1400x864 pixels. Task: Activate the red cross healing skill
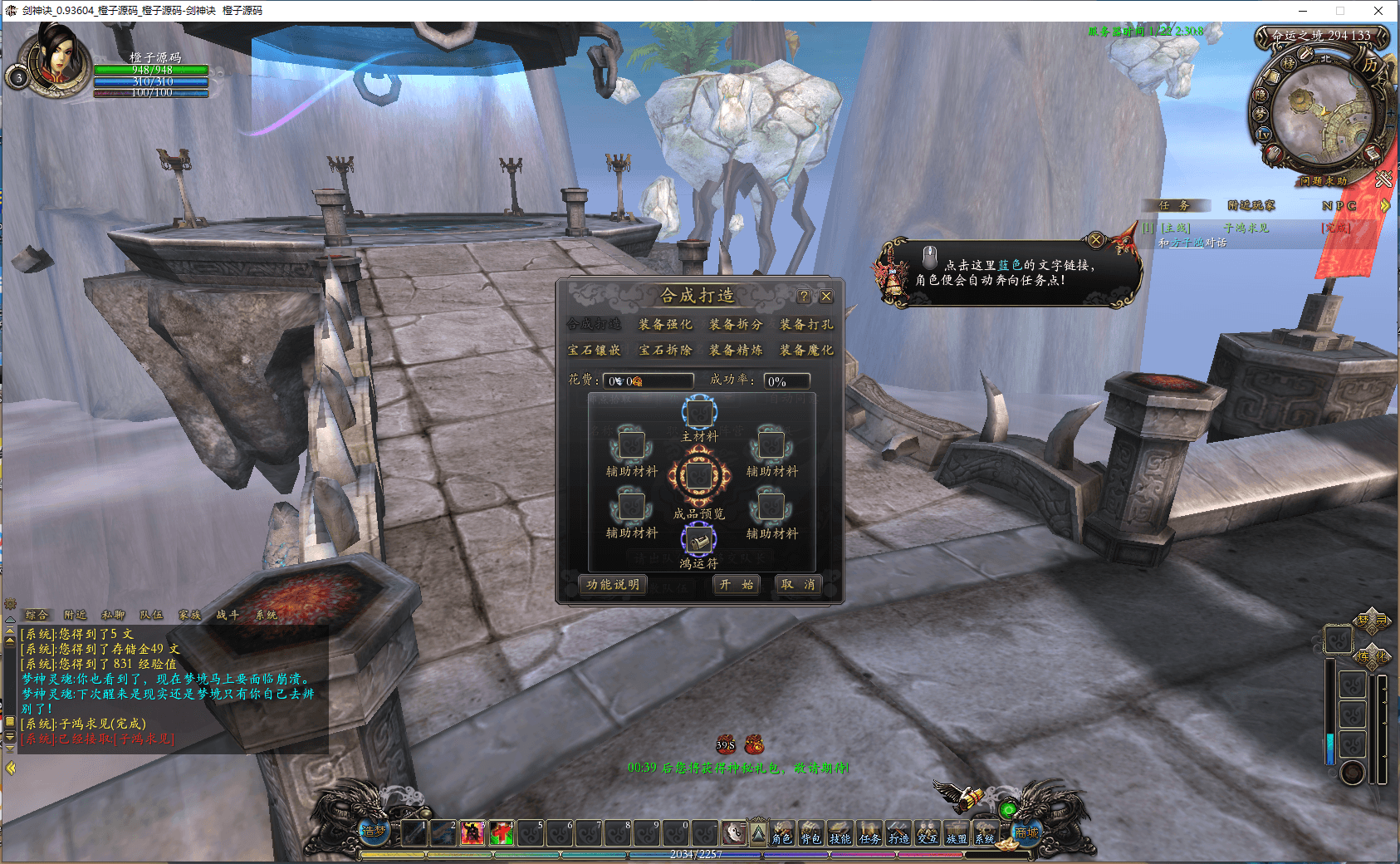click(502, 832)
